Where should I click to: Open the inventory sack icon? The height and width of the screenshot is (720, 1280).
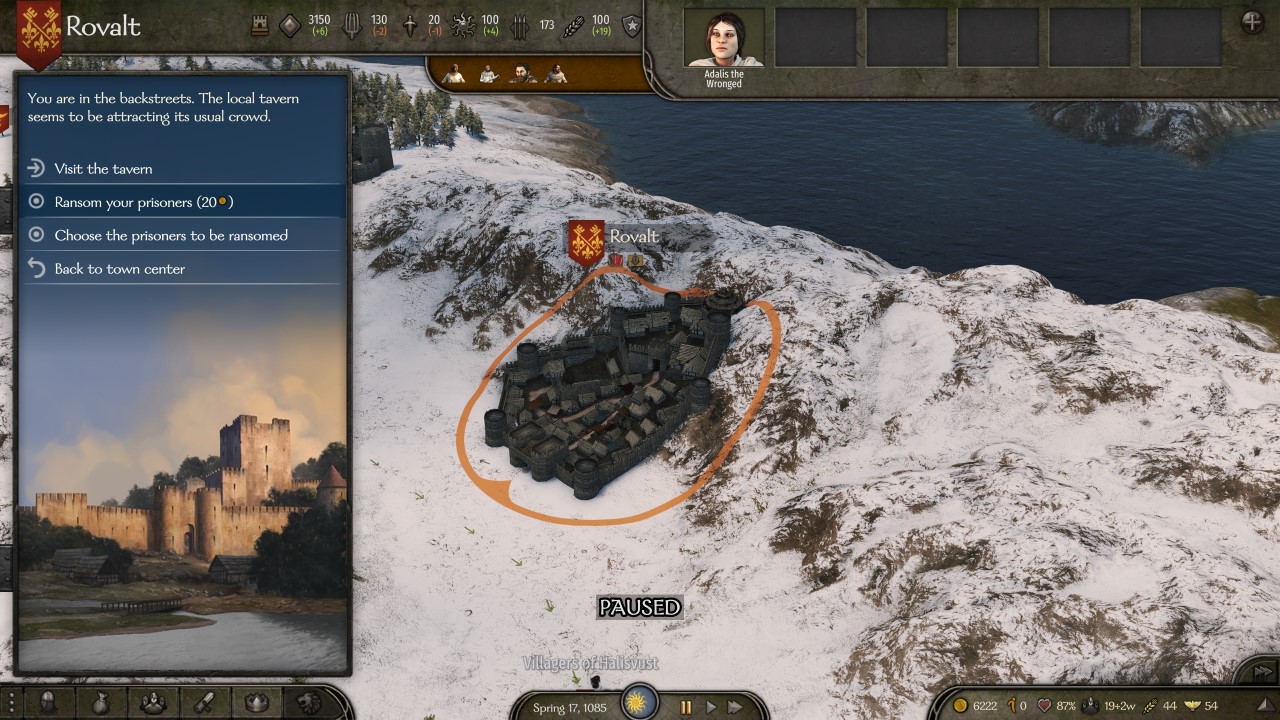[x=100, y=703]
